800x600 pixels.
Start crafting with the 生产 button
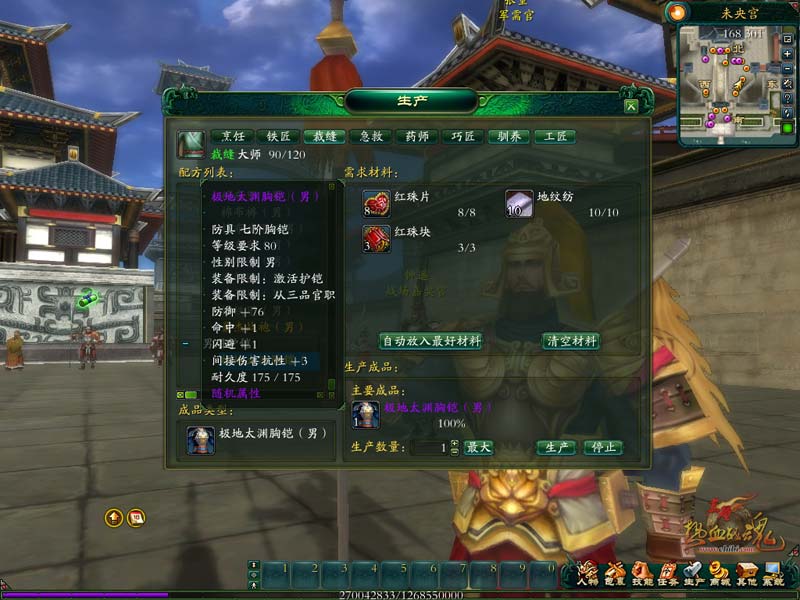(556, 448)
